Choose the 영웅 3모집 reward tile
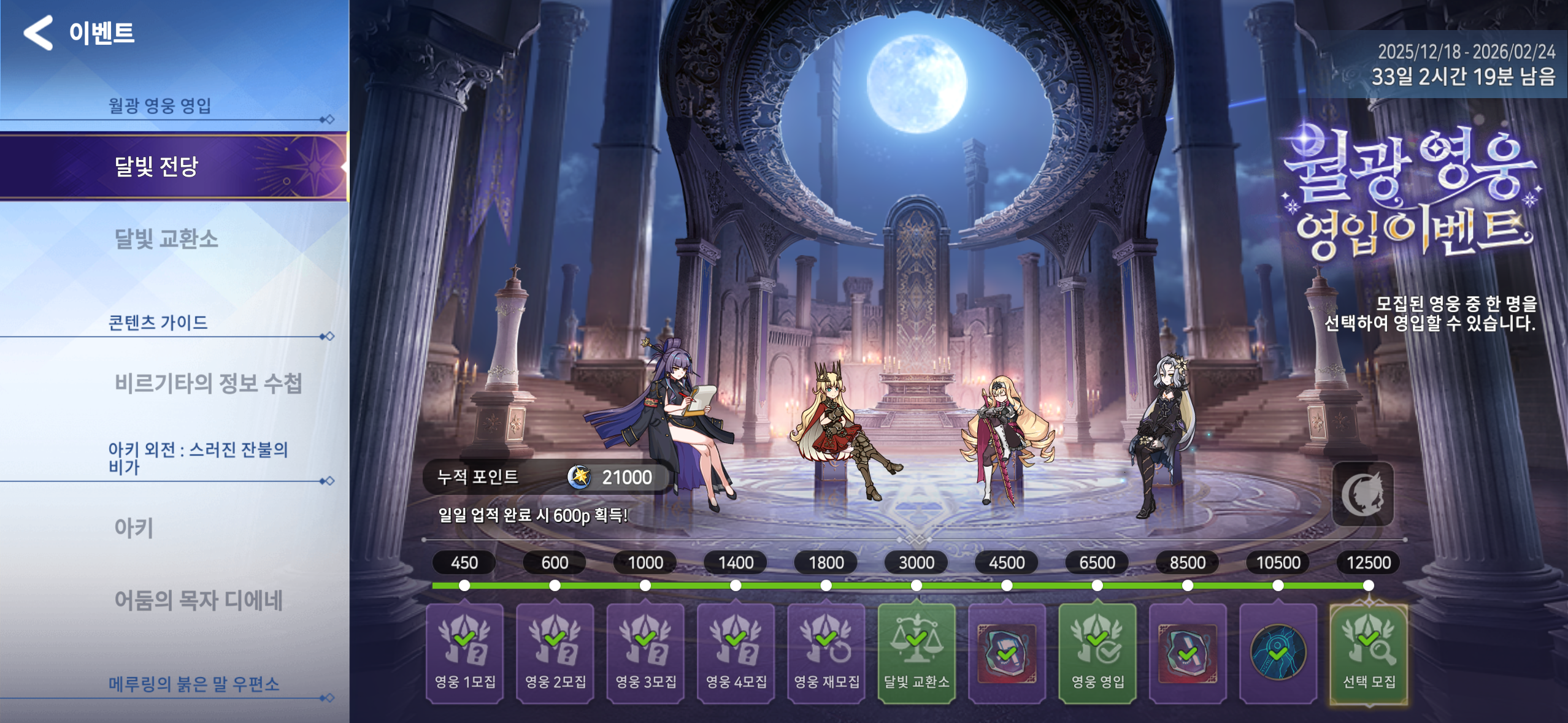The image size is (1568, 723). [x=645, y=652]
